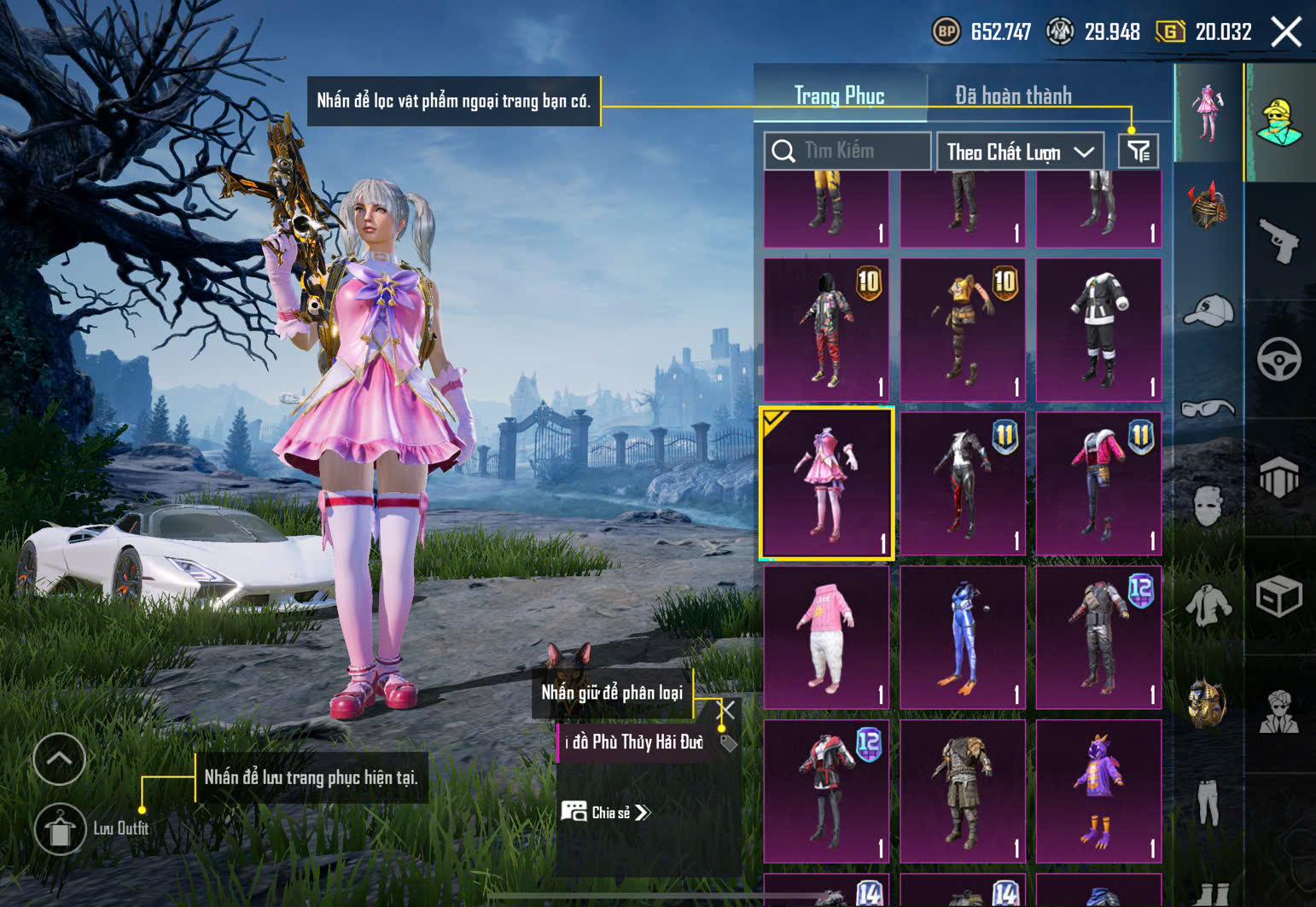This screenshot has height=907, width=1316.
Task: Select the baseball cap headwear category
Action: 1208,310
